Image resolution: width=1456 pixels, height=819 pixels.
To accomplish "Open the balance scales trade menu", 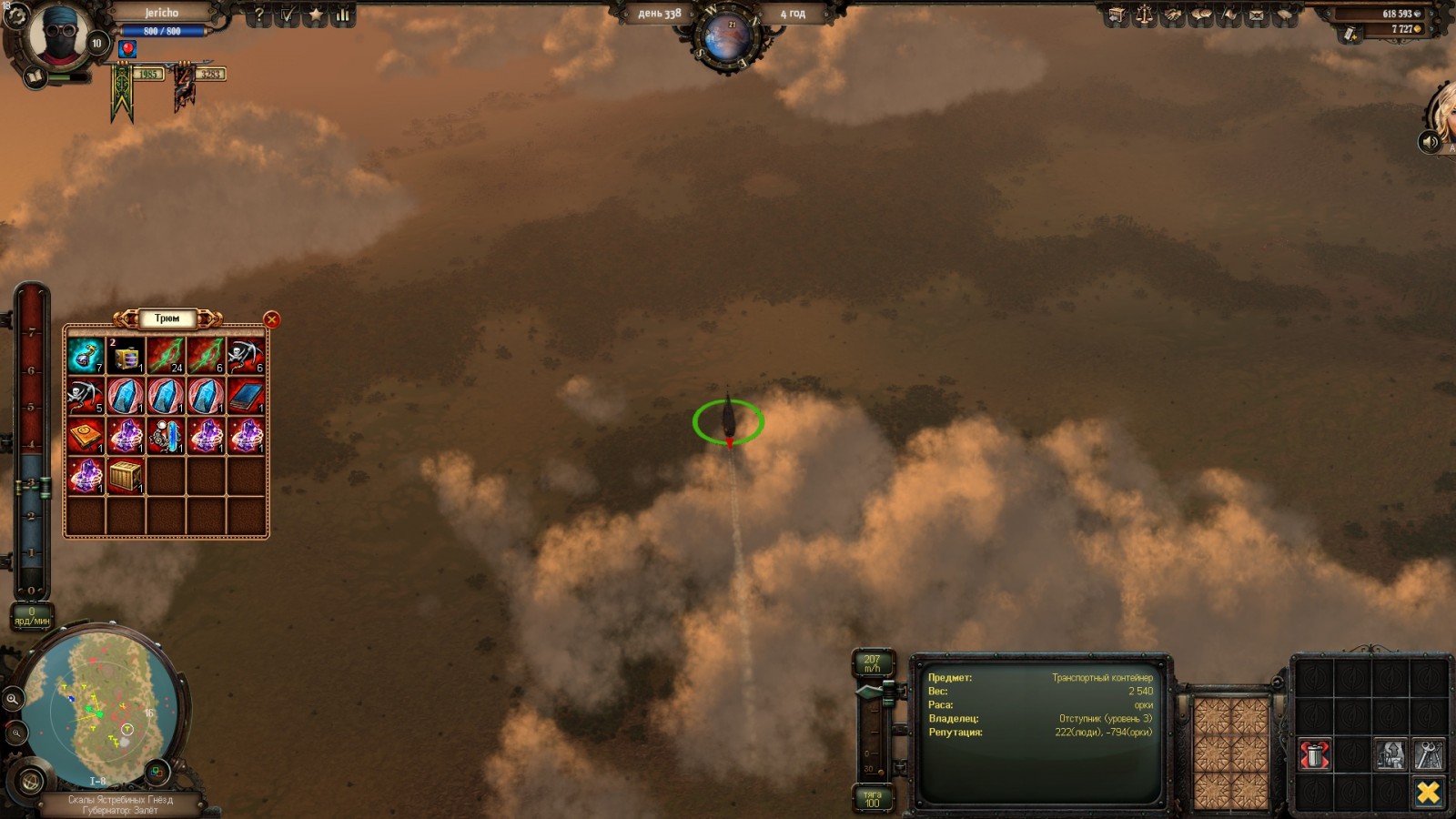I will (x=1145, y=15).
